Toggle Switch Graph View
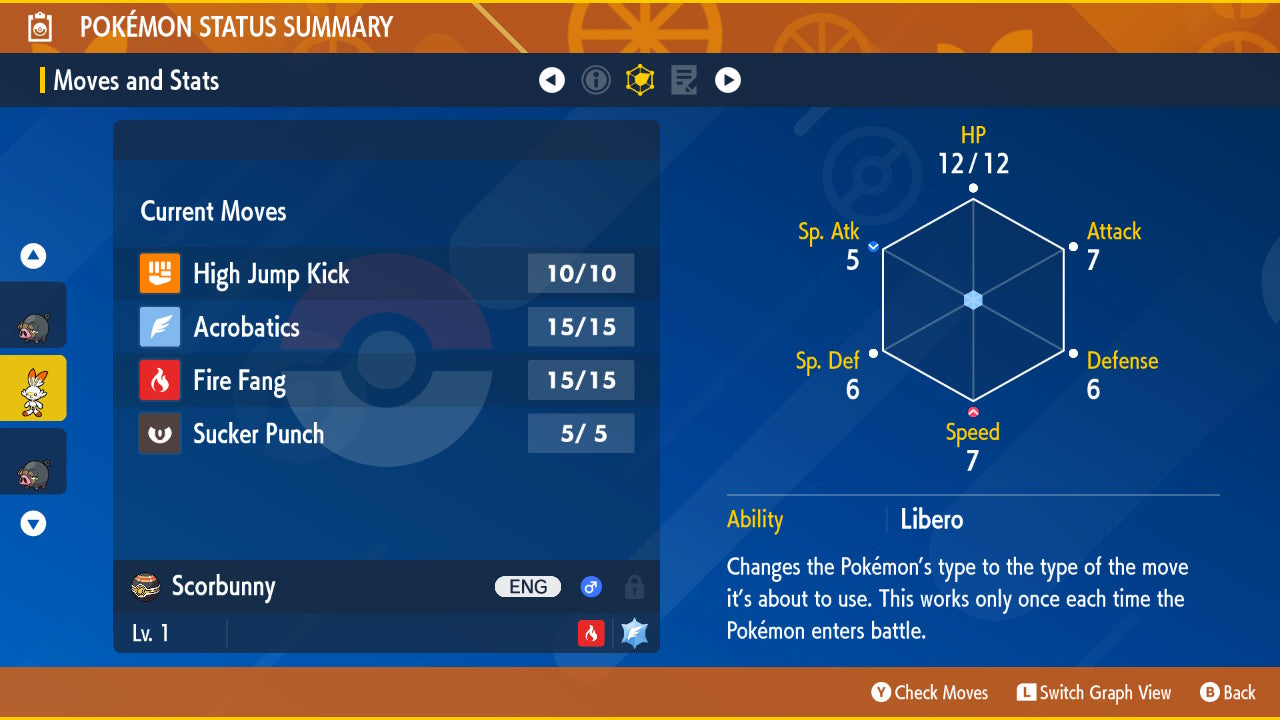Screen dimensions: 1280x720 click(1094, 692)
